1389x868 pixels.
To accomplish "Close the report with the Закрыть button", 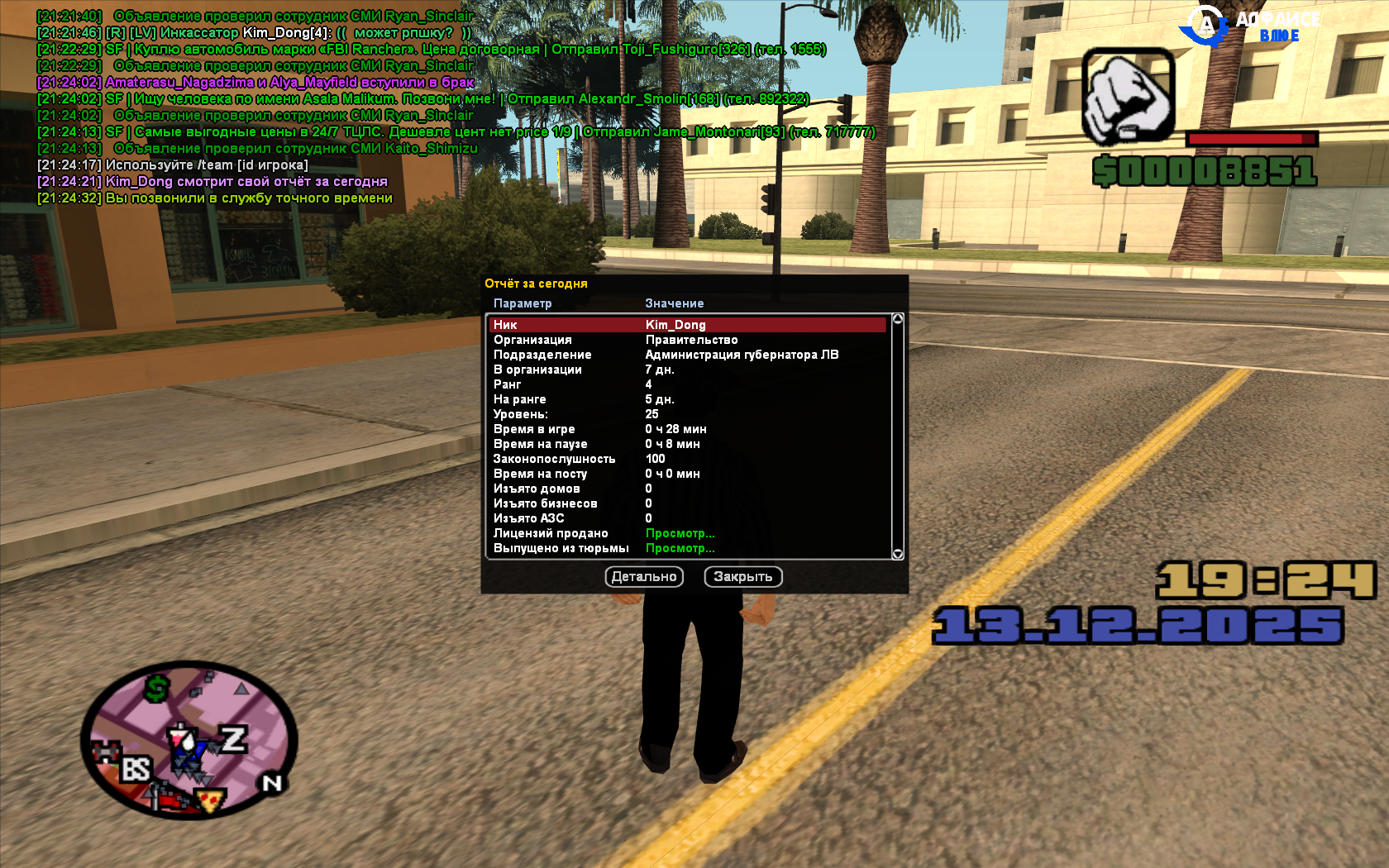I will tap(743, 576).
